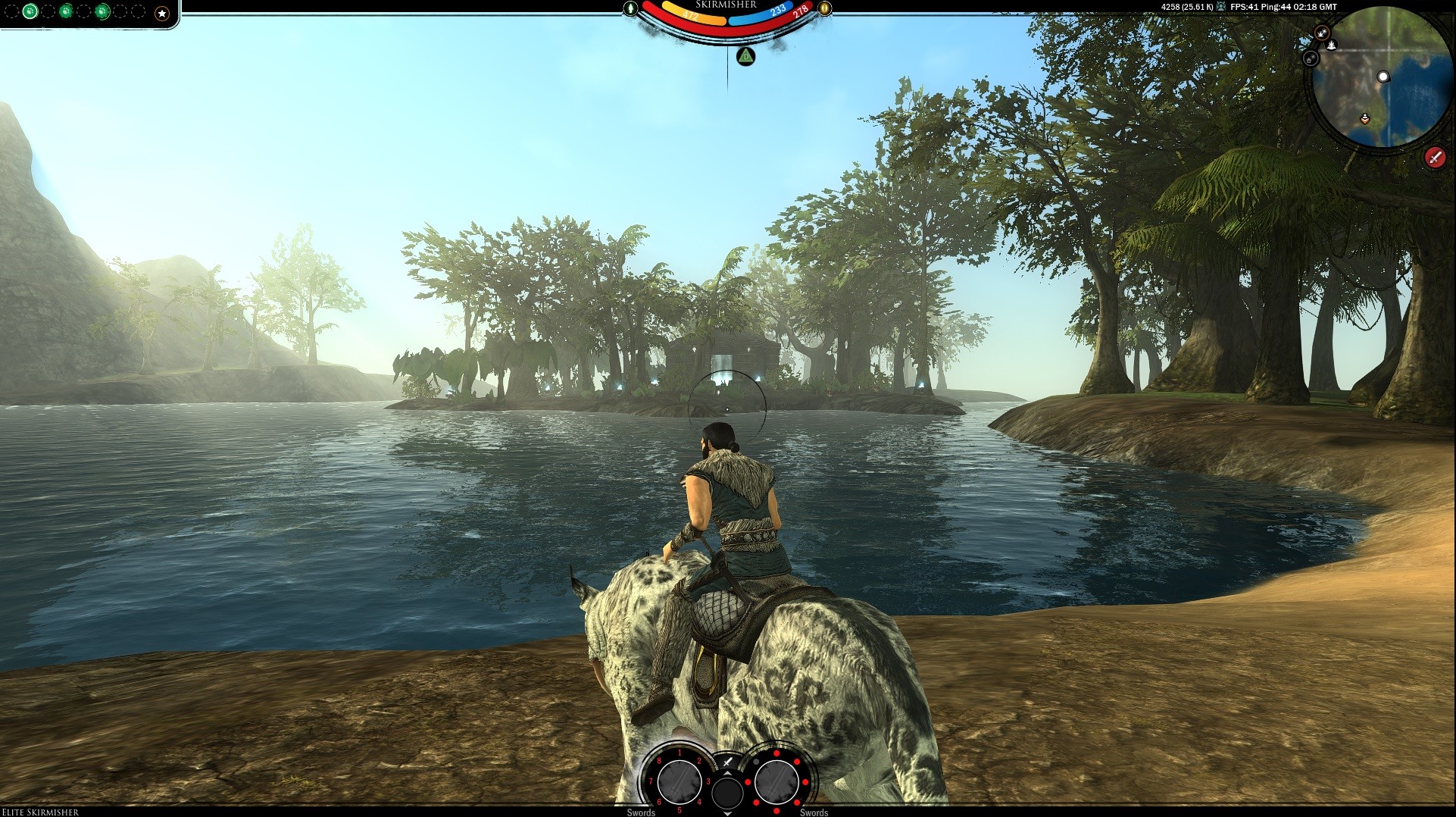Click the orange-ringed icon atop the minimap edge
This screenshot has width=1456, height=817.
(1322, 33)
